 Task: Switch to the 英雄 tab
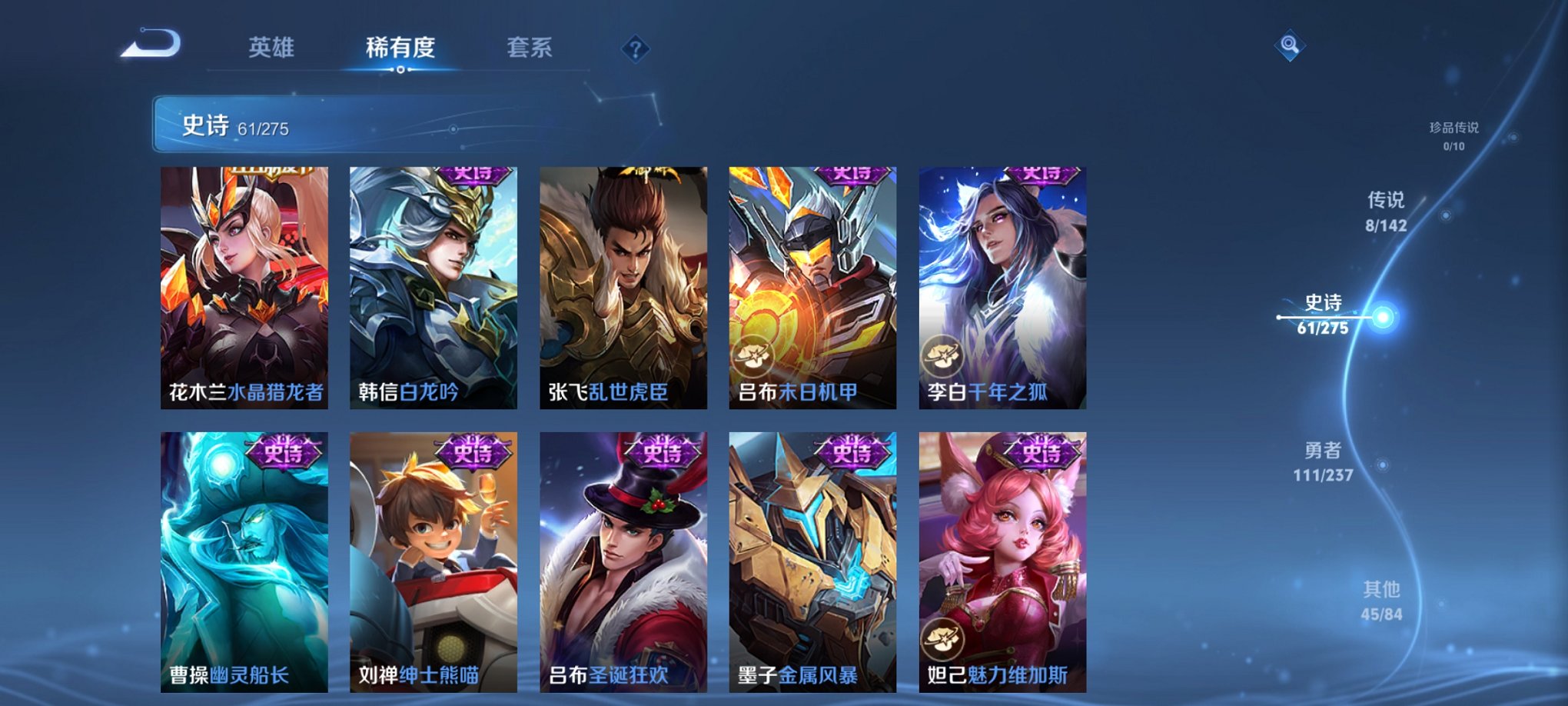[x=271, y=46]
